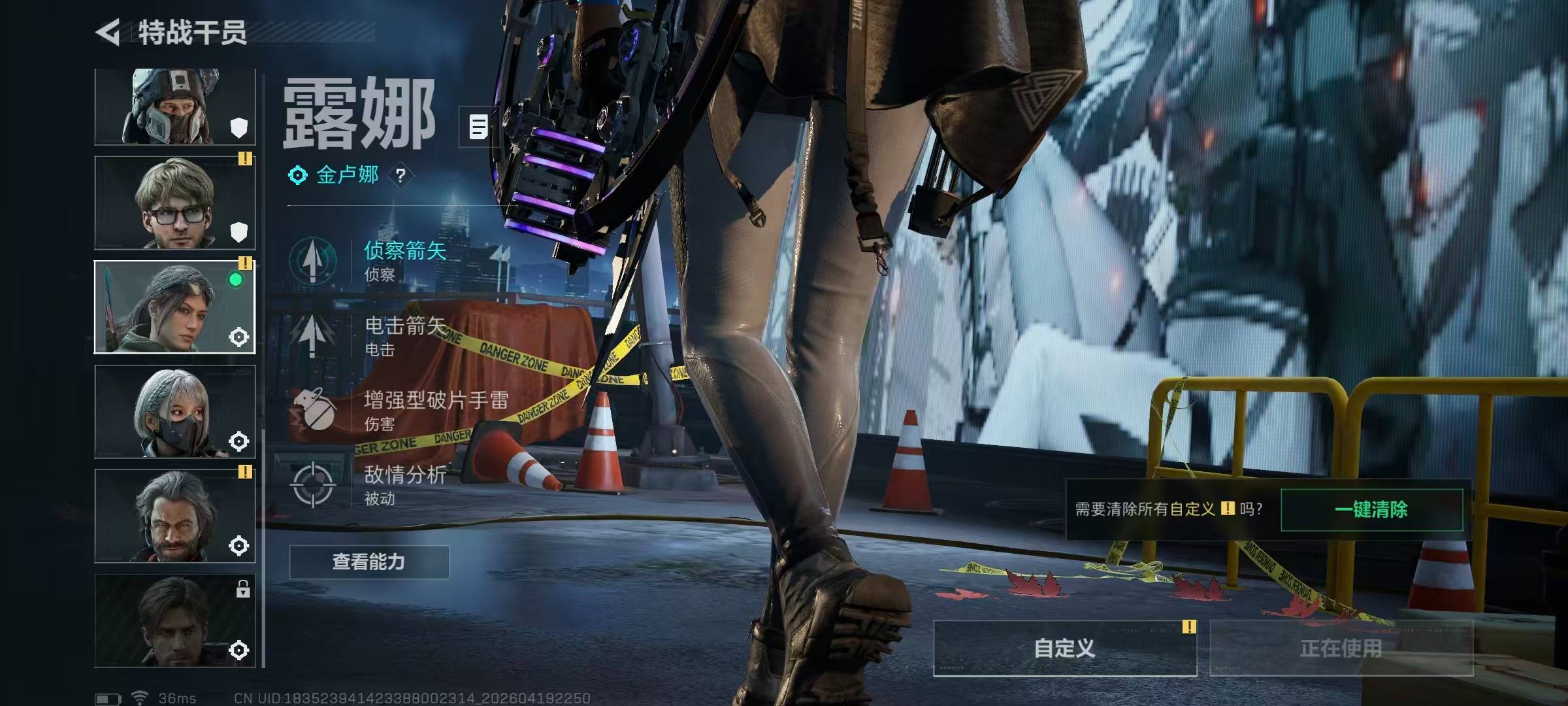Open 露娜's profile document icon
This screenshot has width=1568, height=706.
[x=478, y=126]
